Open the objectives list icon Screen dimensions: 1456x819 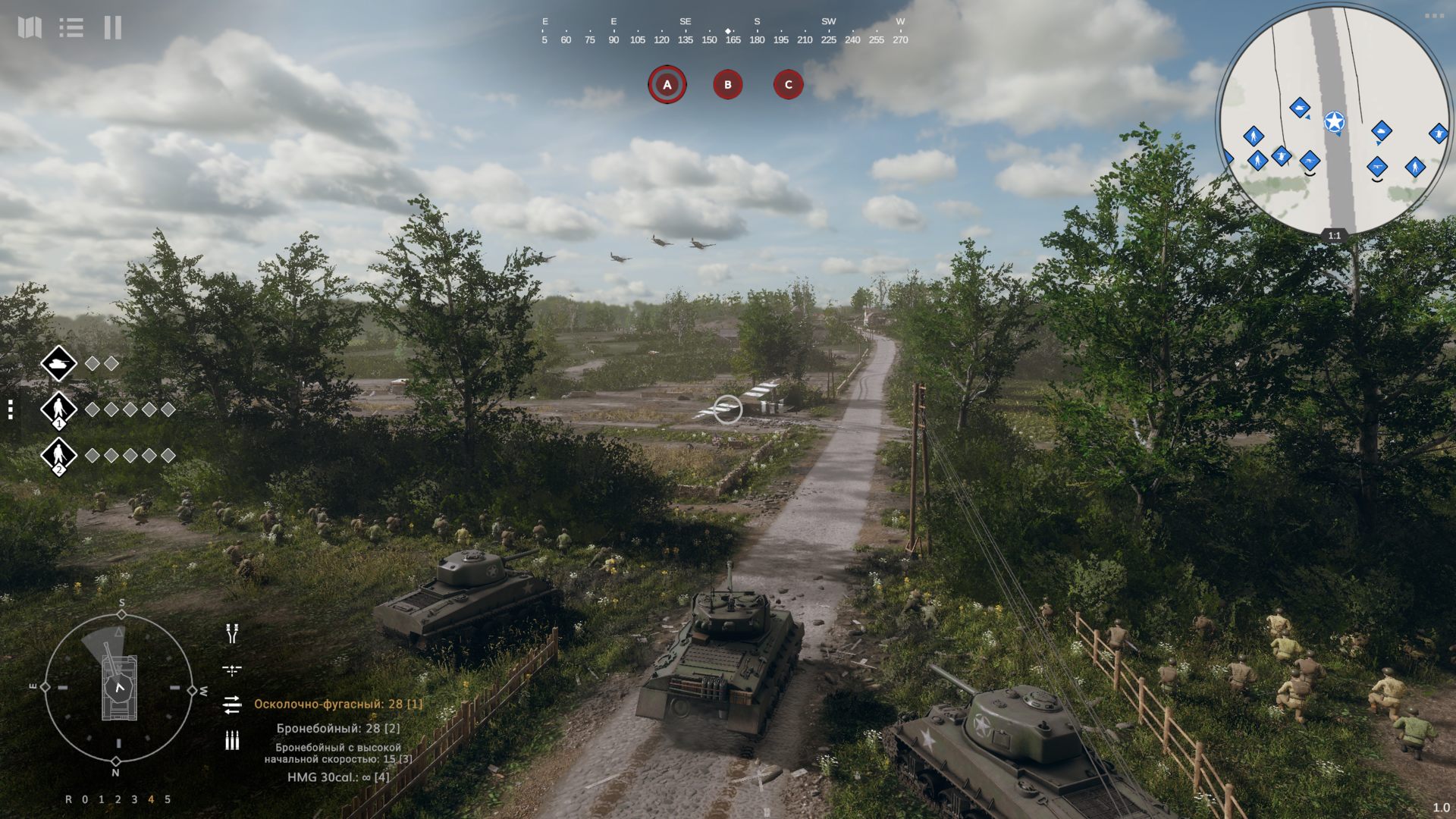(71, 28)
